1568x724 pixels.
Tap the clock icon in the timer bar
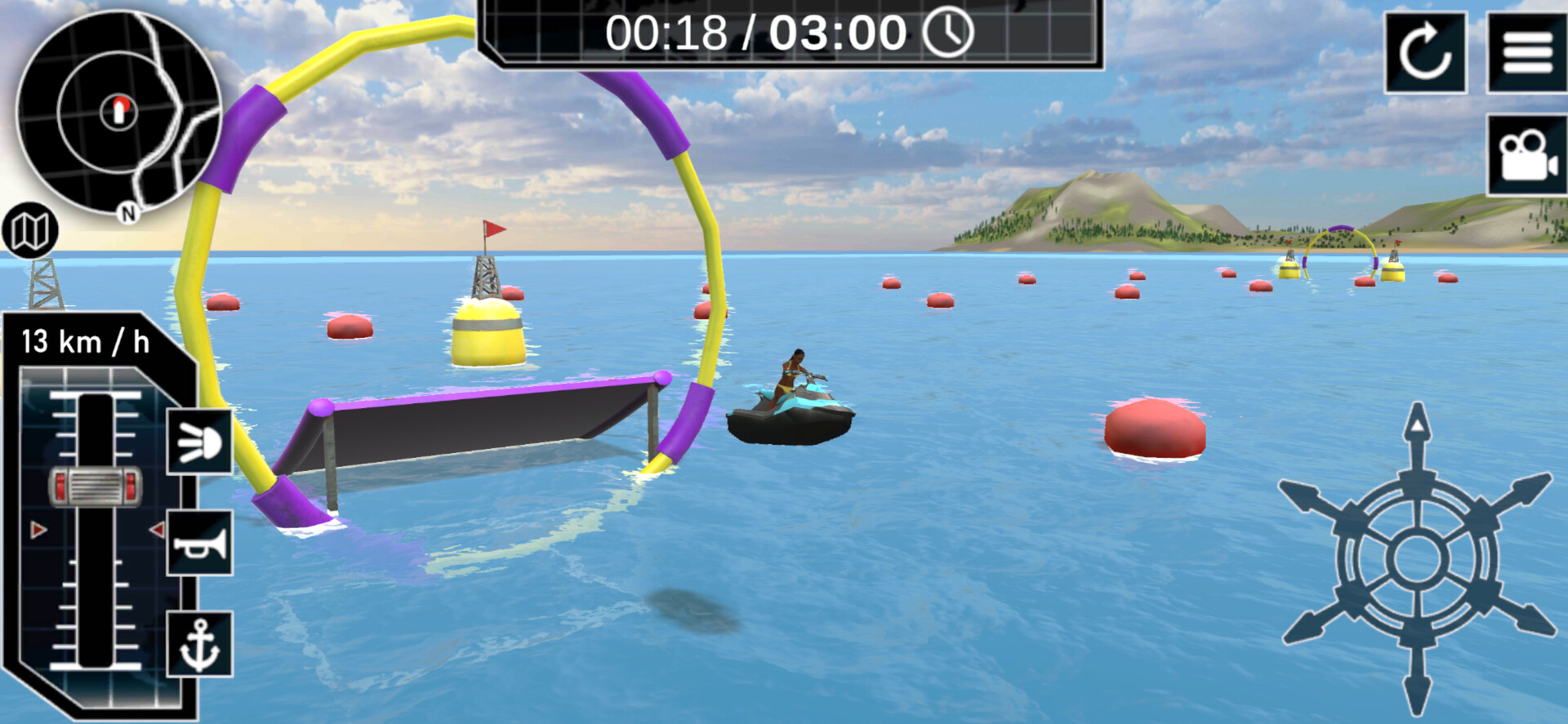click(950, 33)
